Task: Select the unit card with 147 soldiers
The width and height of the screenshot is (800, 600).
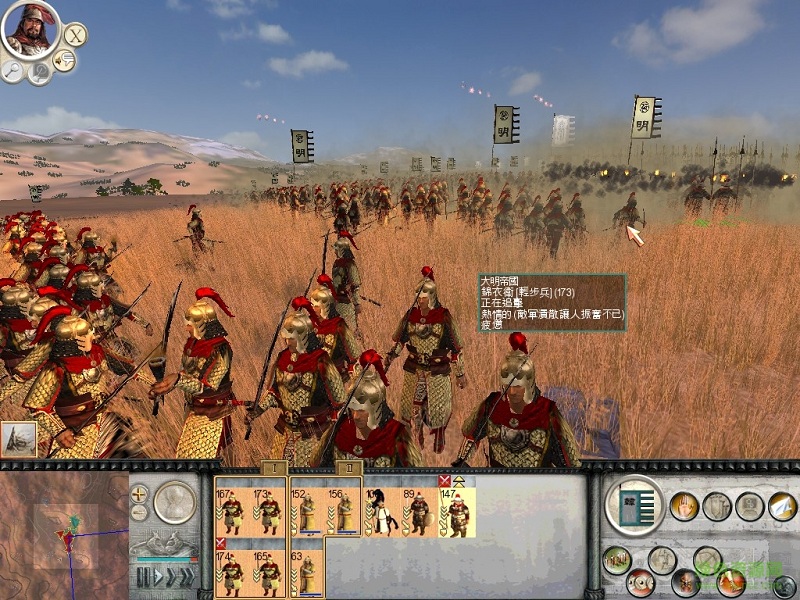Action: (x=457, y=511)
